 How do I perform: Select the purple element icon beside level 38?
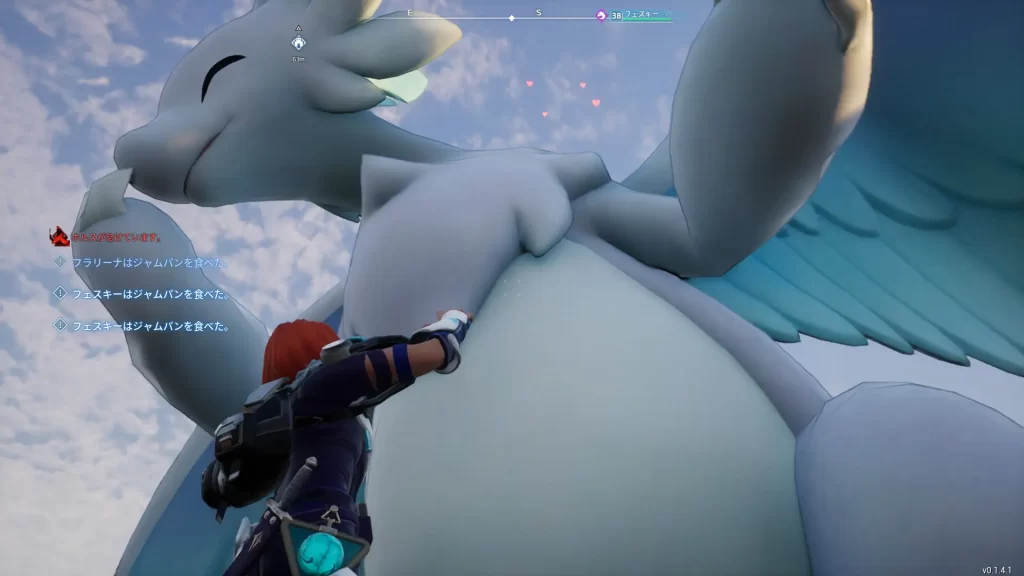click(601, 15)
